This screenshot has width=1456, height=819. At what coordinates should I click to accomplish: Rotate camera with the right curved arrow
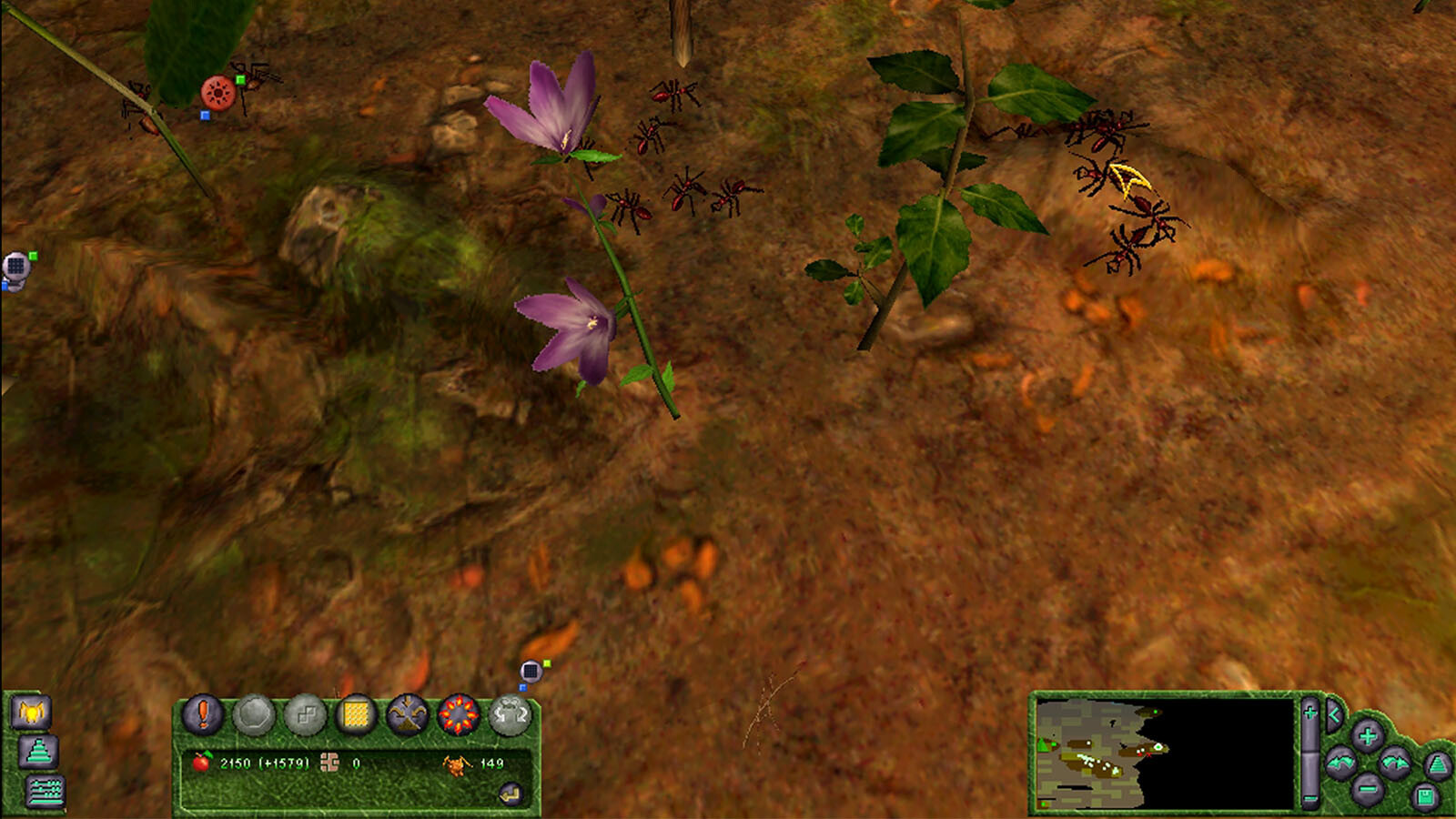coord(1394,763)
